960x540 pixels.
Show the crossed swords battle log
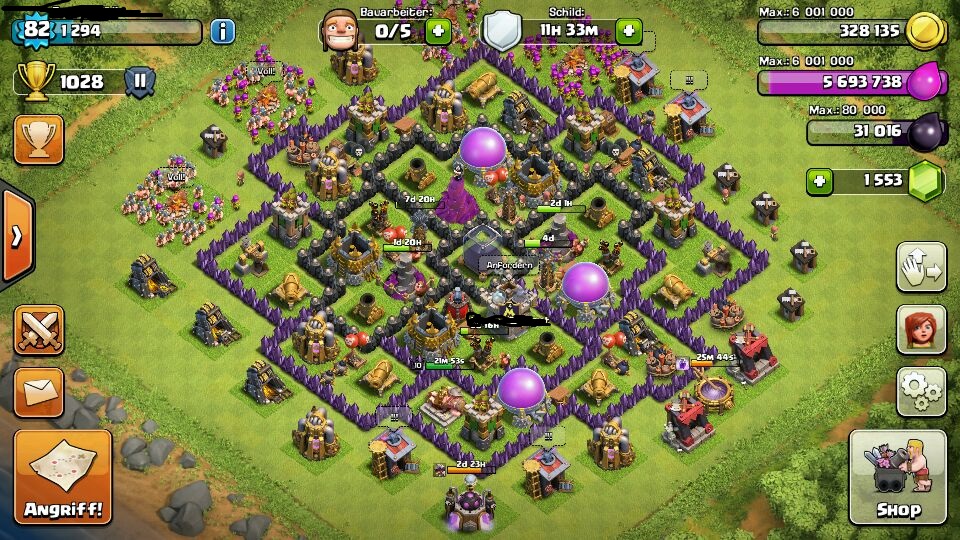tap(39, 330)
